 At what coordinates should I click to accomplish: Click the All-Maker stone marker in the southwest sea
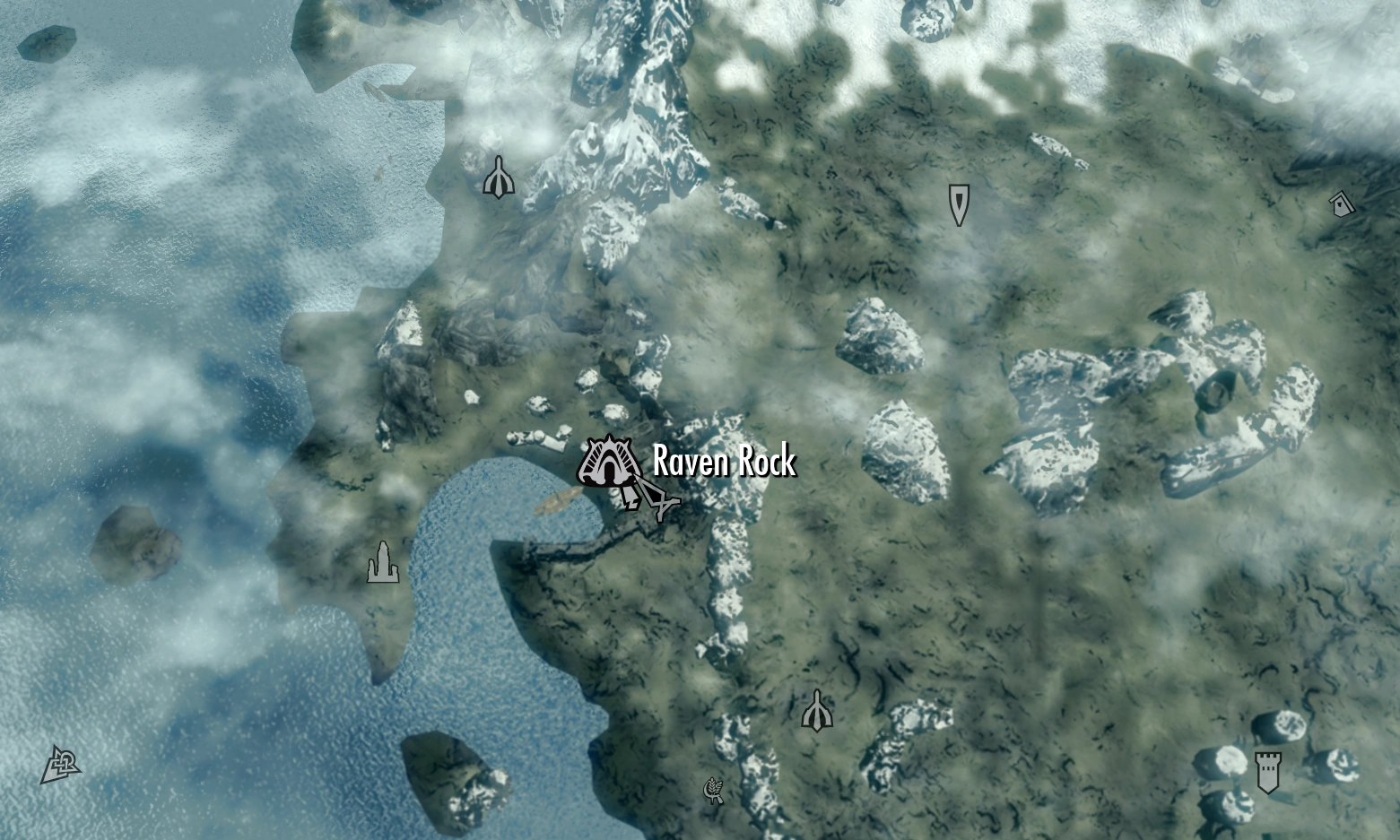click(59, 765)
